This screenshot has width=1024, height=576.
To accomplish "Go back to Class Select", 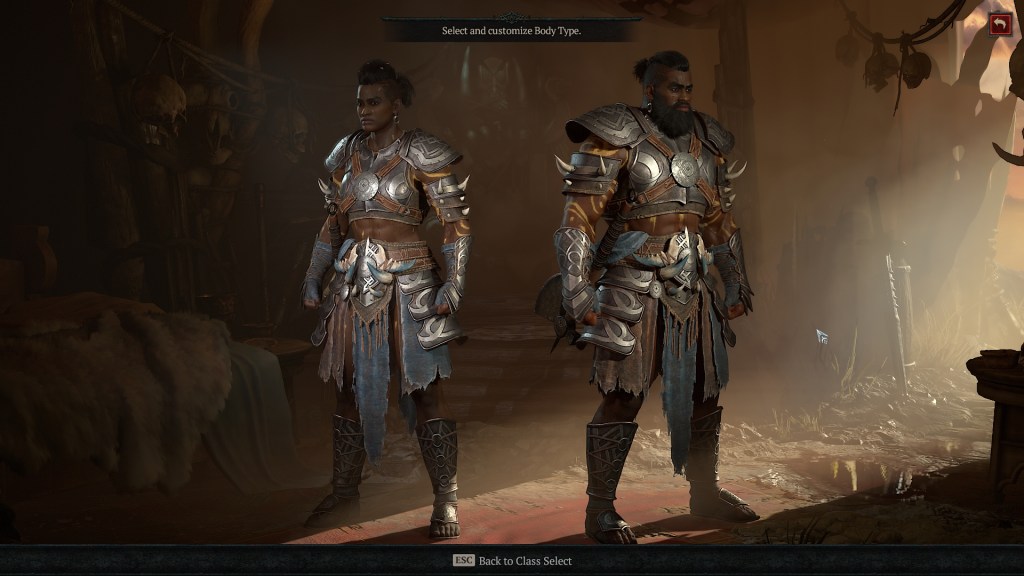I will tap(512, 561).
